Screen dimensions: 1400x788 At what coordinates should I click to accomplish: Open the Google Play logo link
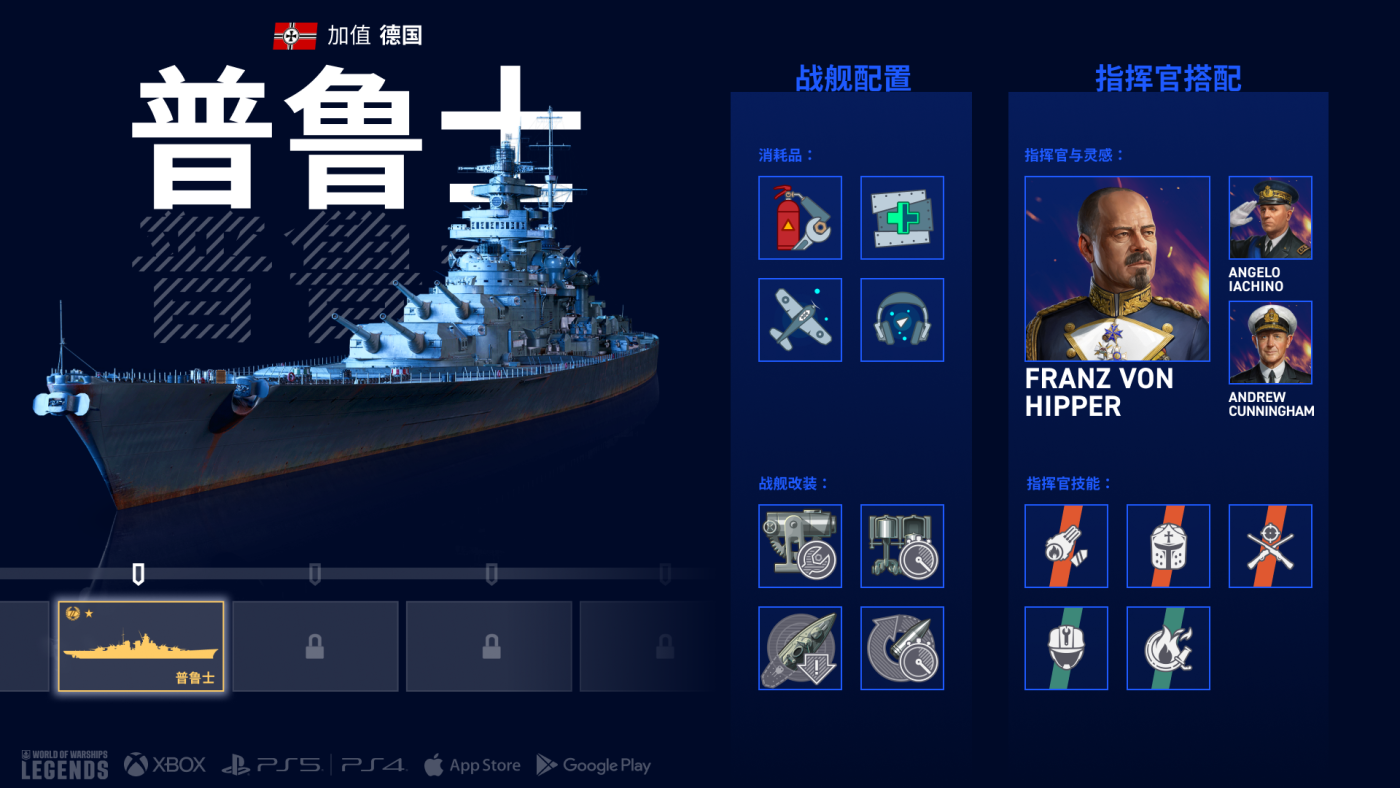593,766
